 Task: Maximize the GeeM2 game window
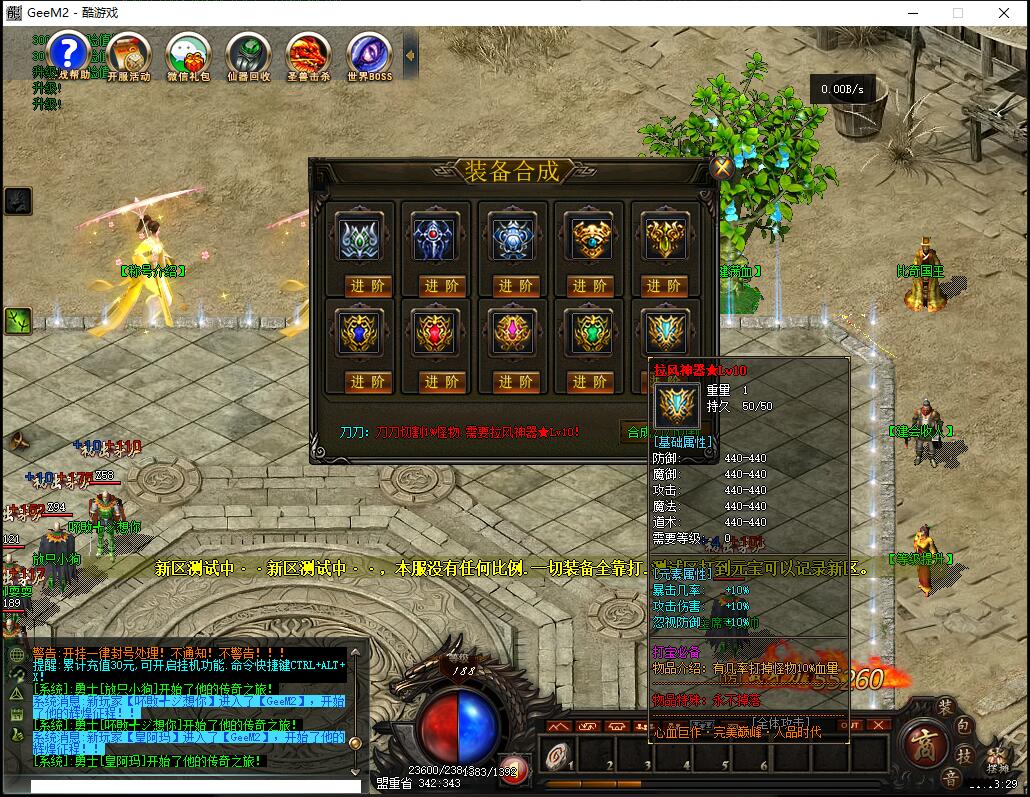[957, 13]
